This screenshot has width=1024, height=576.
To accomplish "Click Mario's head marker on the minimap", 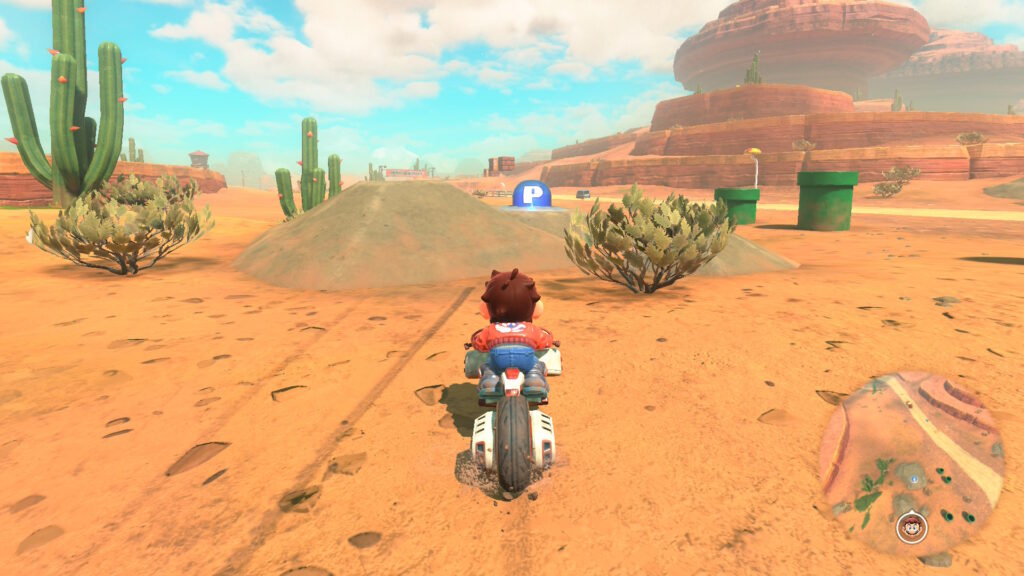I will point(911,526).
